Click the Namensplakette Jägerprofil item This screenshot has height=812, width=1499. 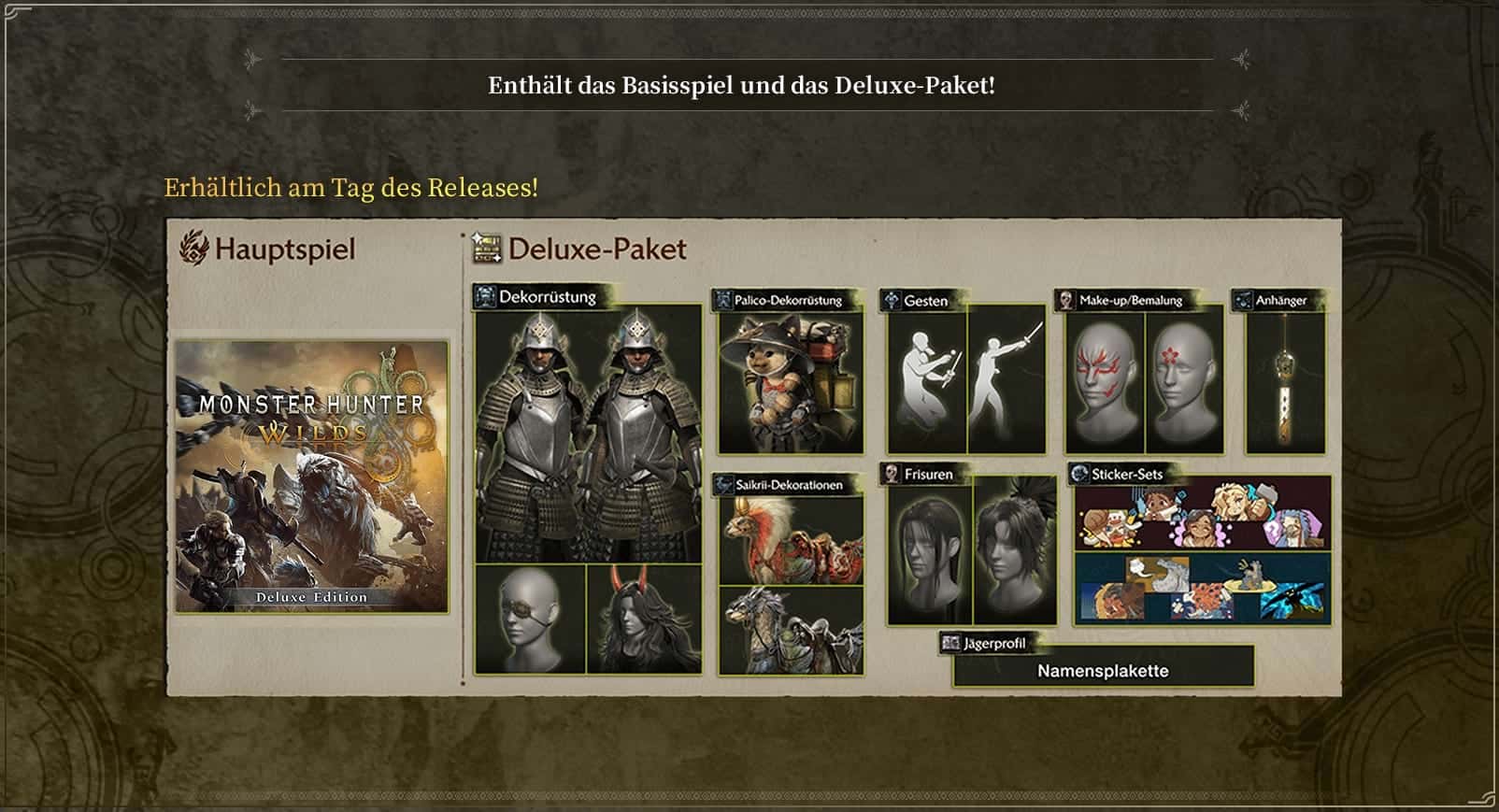pyautogui.click(x=1103, y=670)
